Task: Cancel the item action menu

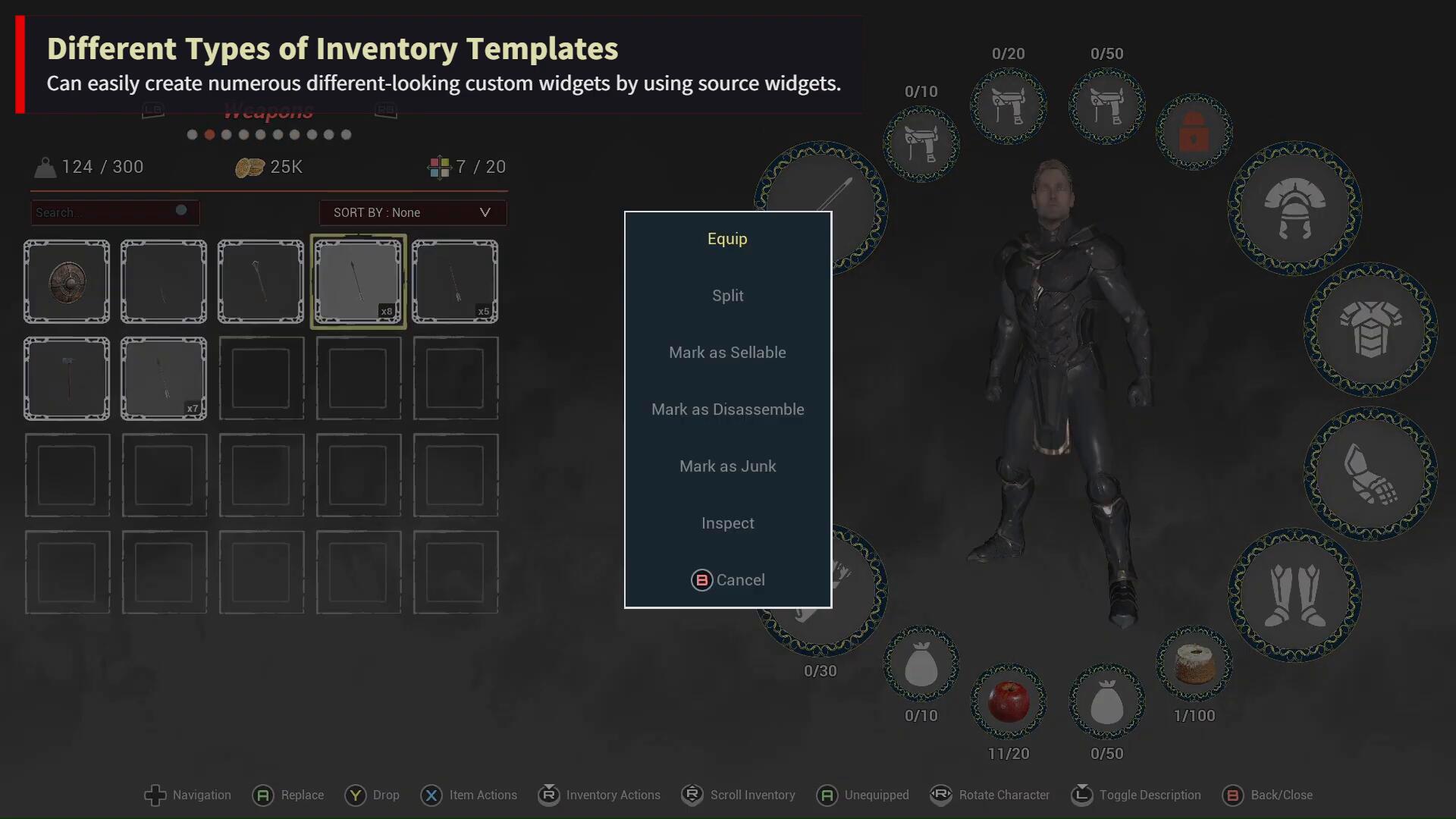Action: click(727, 580)
